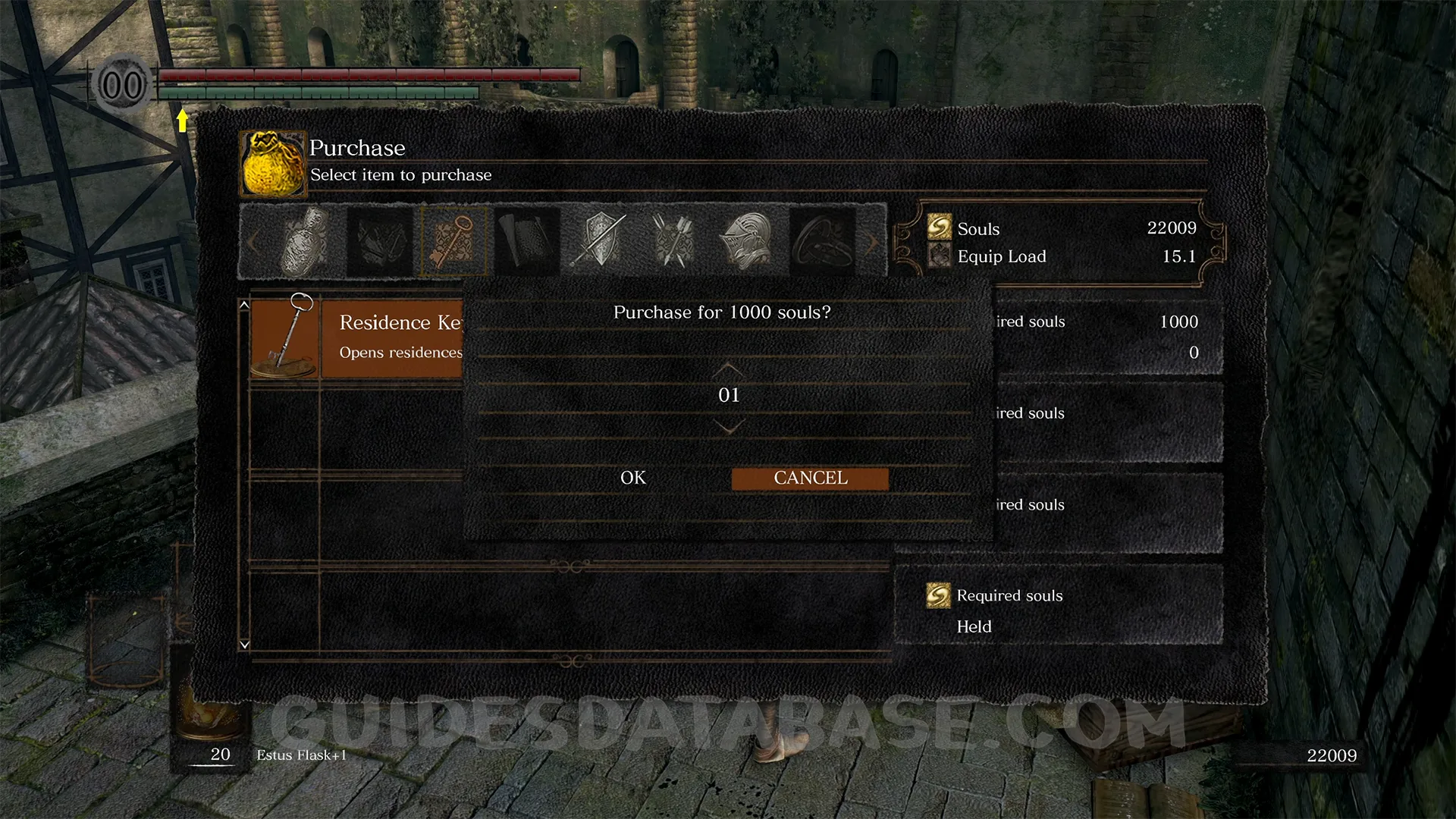Show the sword and shield weapons category
Image resolution: width=1456 pixels, height=819 pixels.
(x=601, y=241)
